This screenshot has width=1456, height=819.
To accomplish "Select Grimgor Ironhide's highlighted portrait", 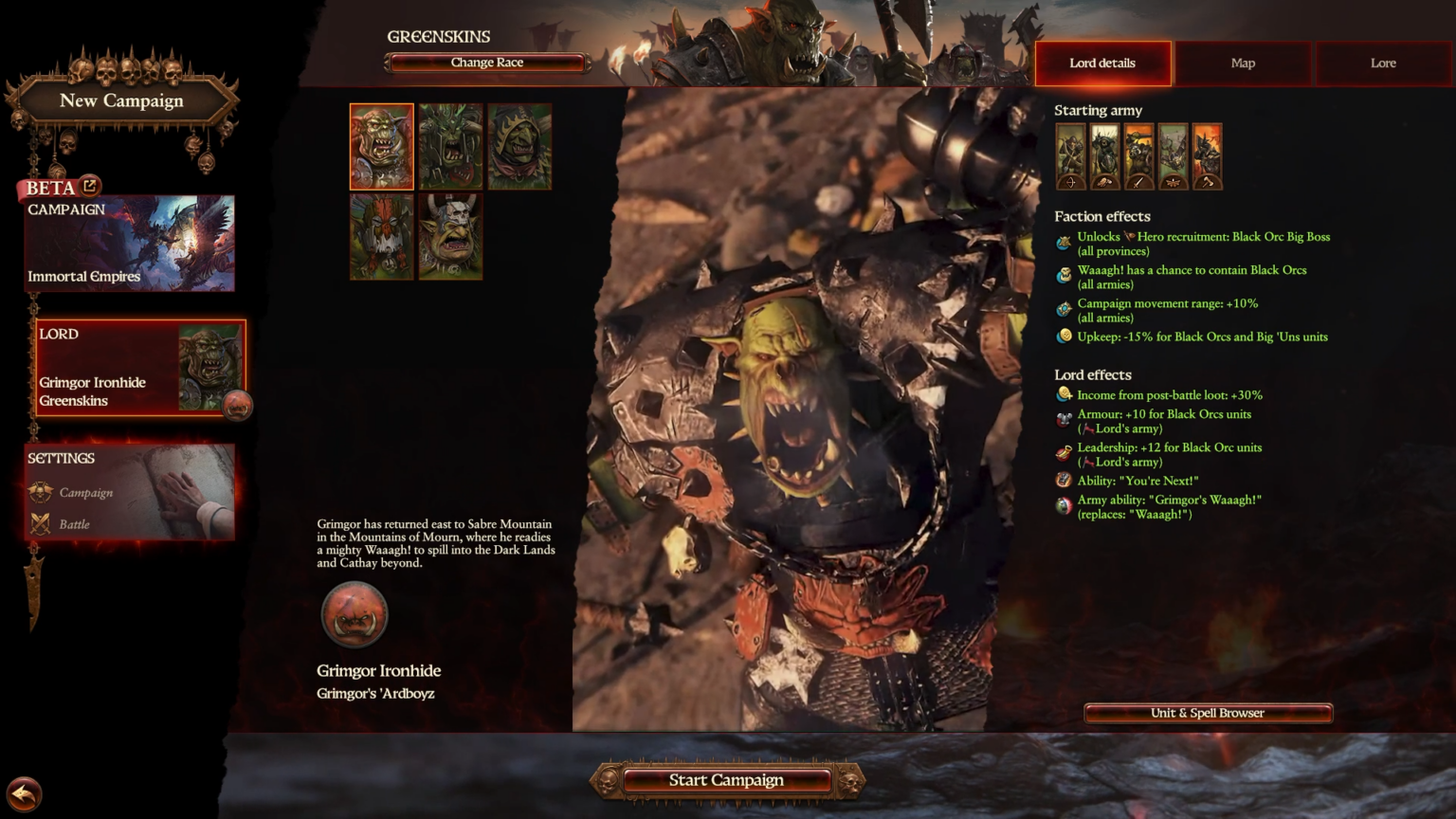I will tap(381, 146).
